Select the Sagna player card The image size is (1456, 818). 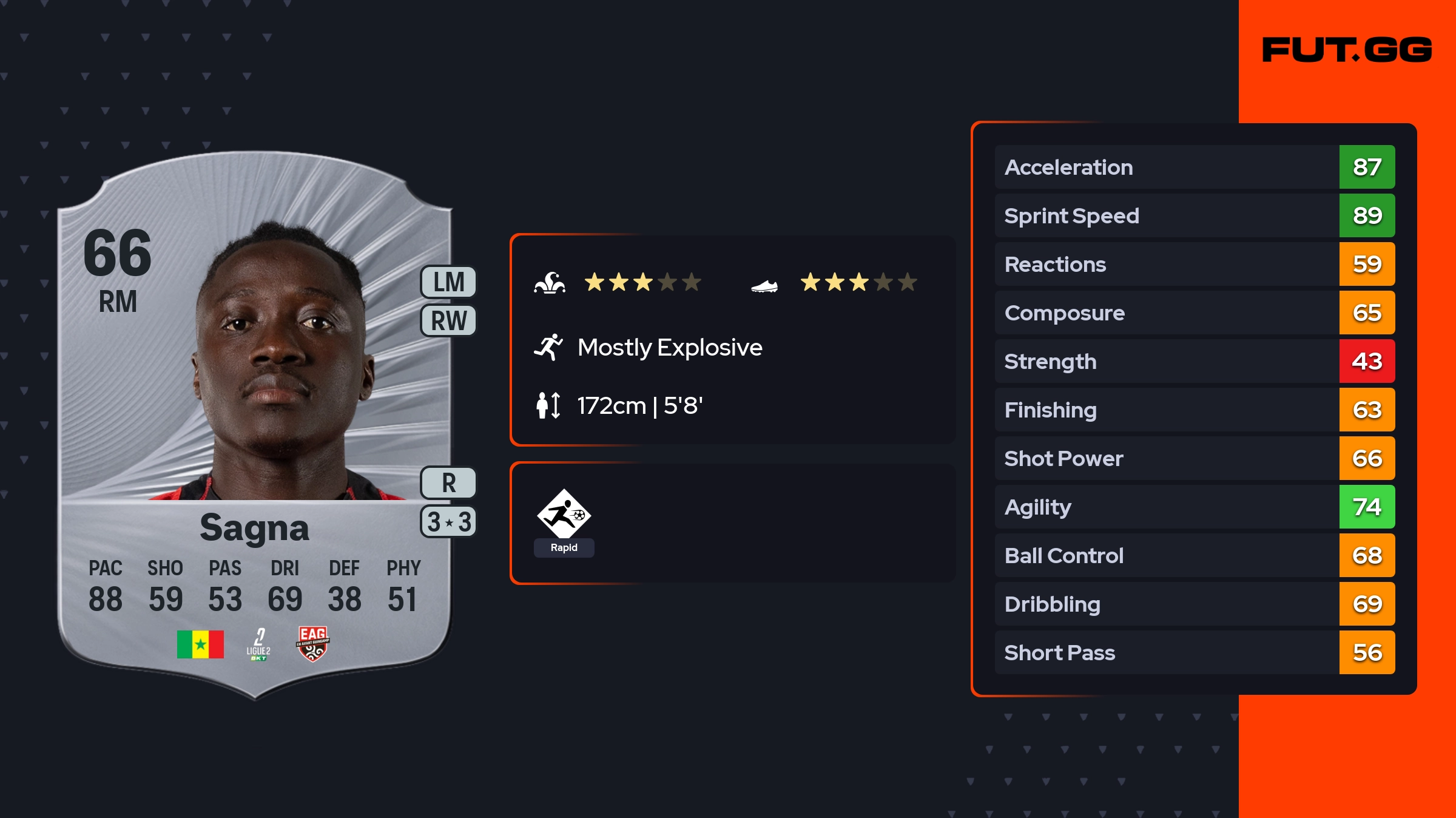click(x=255, y=425)
